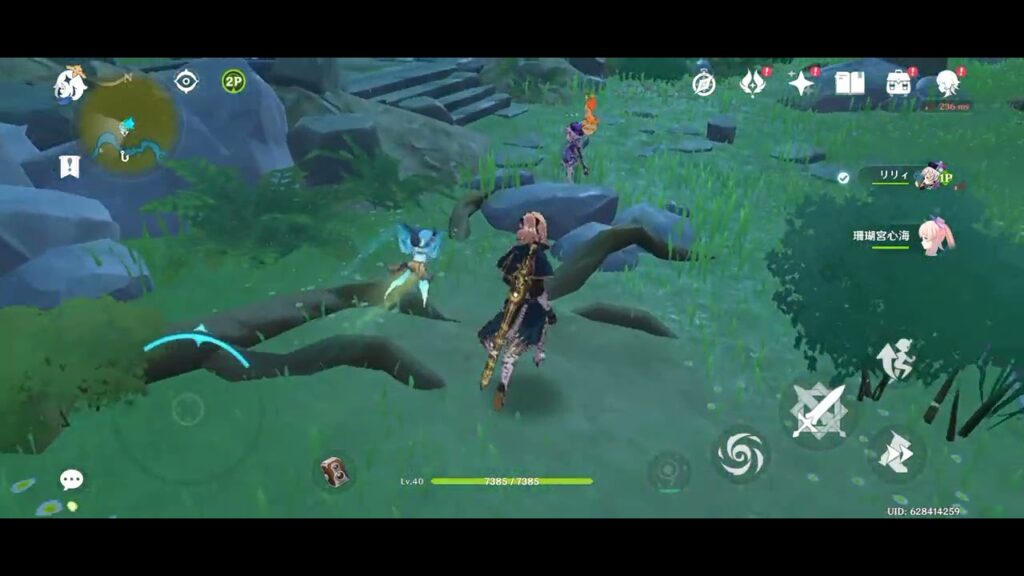1024x576 pixels.
Task: Toggle the eye-shaped elemental sight icon
Action: (x=186, y=81)
